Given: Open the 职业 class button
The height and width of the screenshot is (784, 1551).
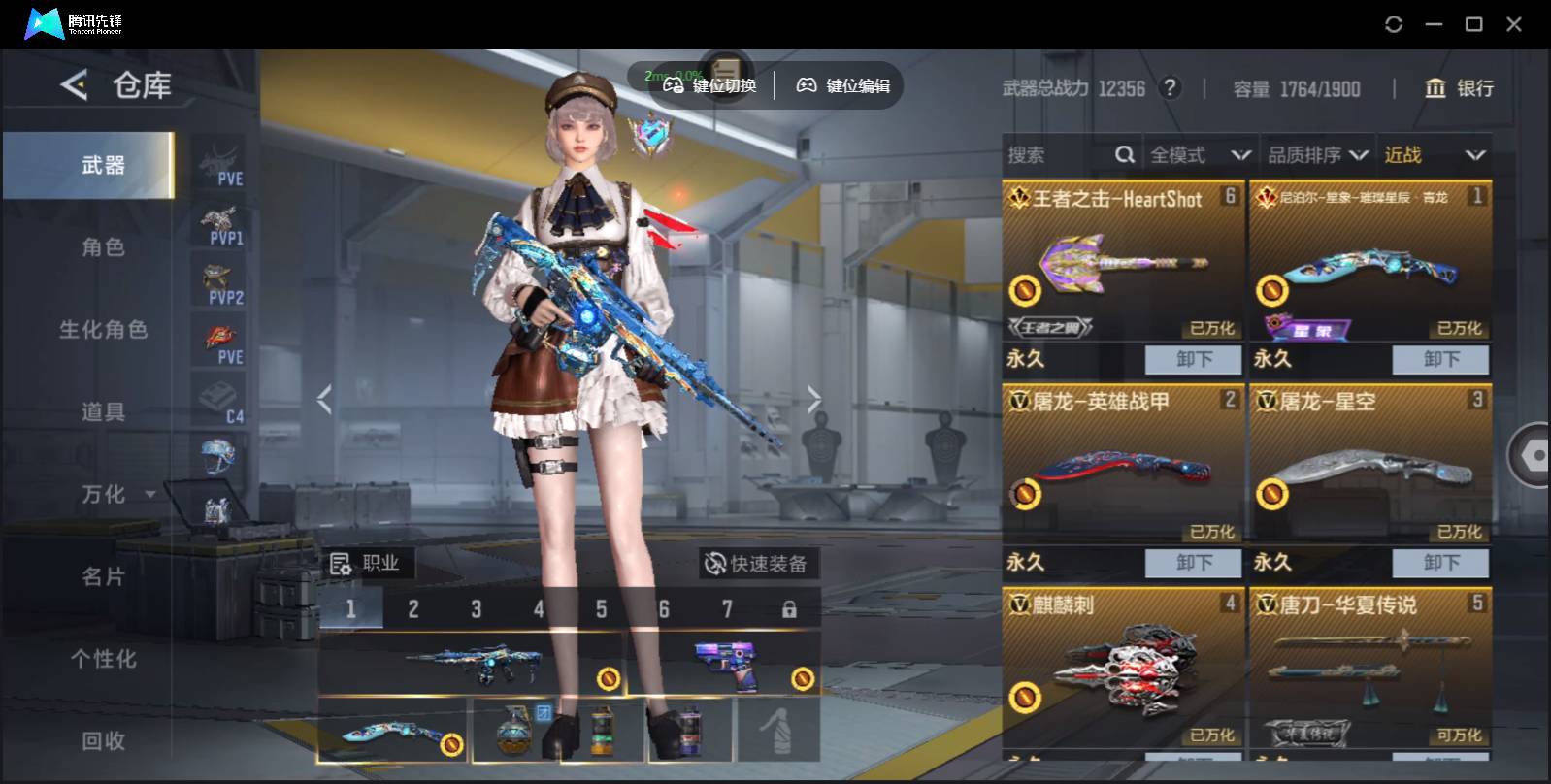Looking at the screenshot, I should (x=366, y=564).
